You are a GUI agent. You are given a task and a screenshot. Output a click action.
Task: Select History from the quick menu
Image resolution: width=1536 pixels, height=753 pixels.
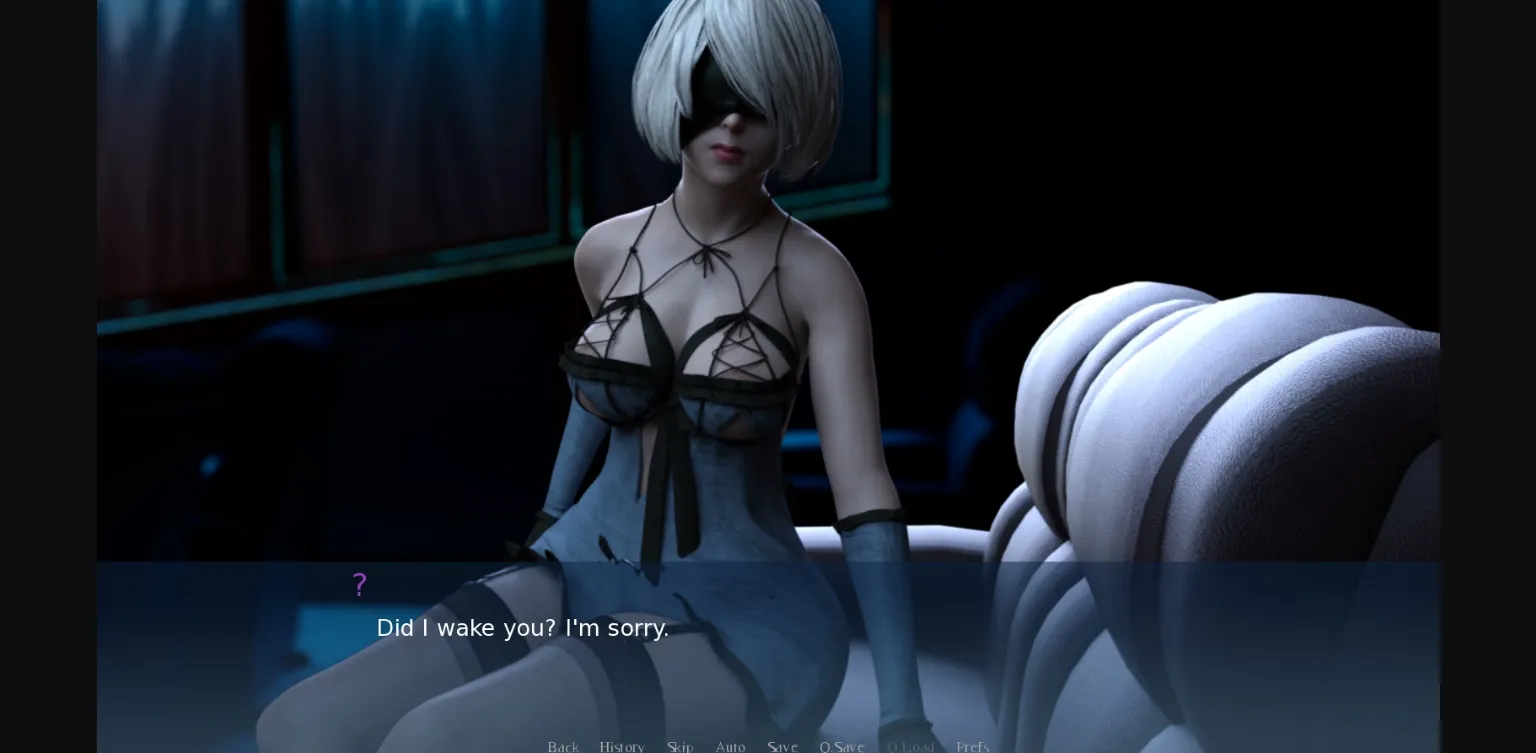click(x=622, y=747)
